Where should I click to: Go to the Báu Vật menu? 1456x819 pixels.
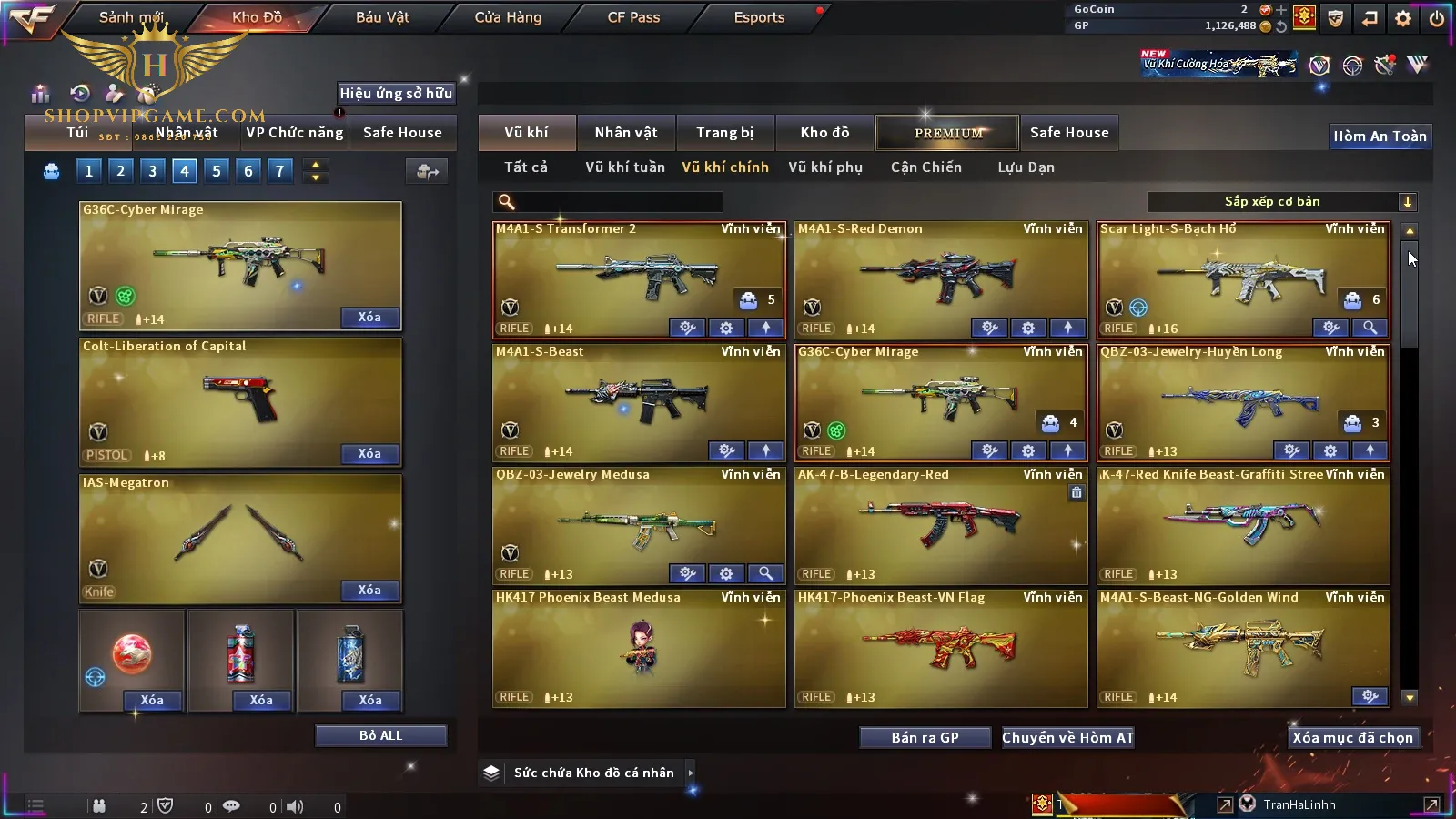(x=382, y=17)
